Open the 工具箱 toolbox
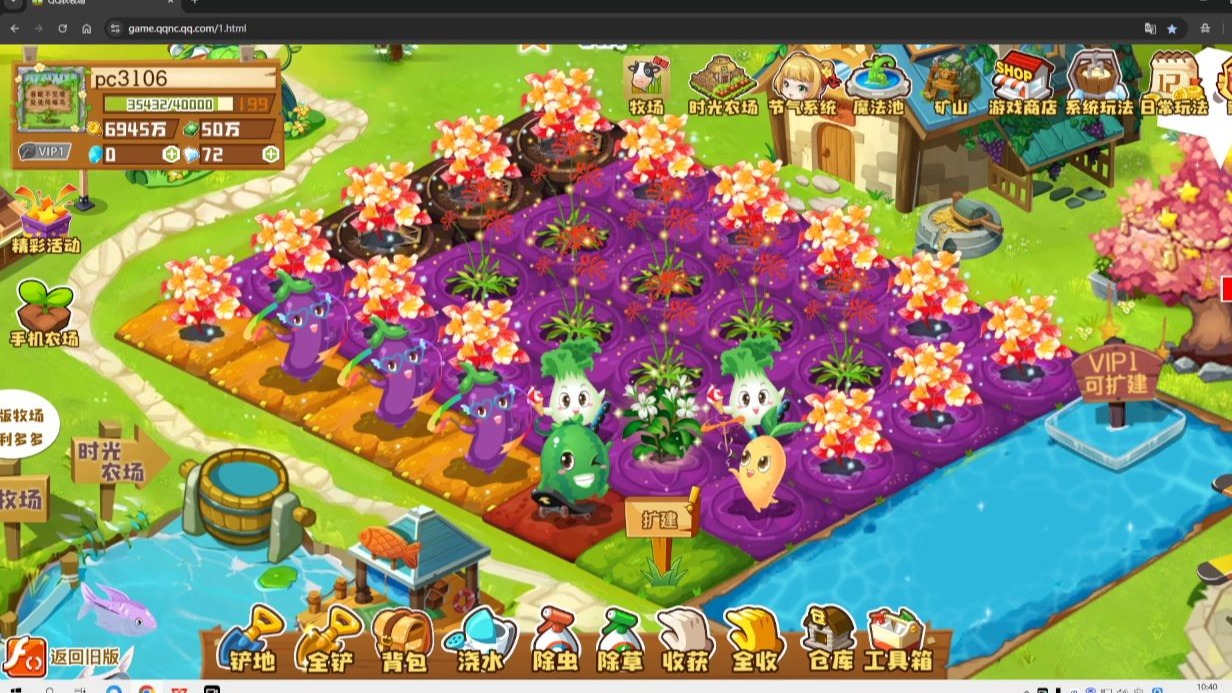Image resolution: width=1232 pixels, height=693 pixels. click(x=896, y=640)
